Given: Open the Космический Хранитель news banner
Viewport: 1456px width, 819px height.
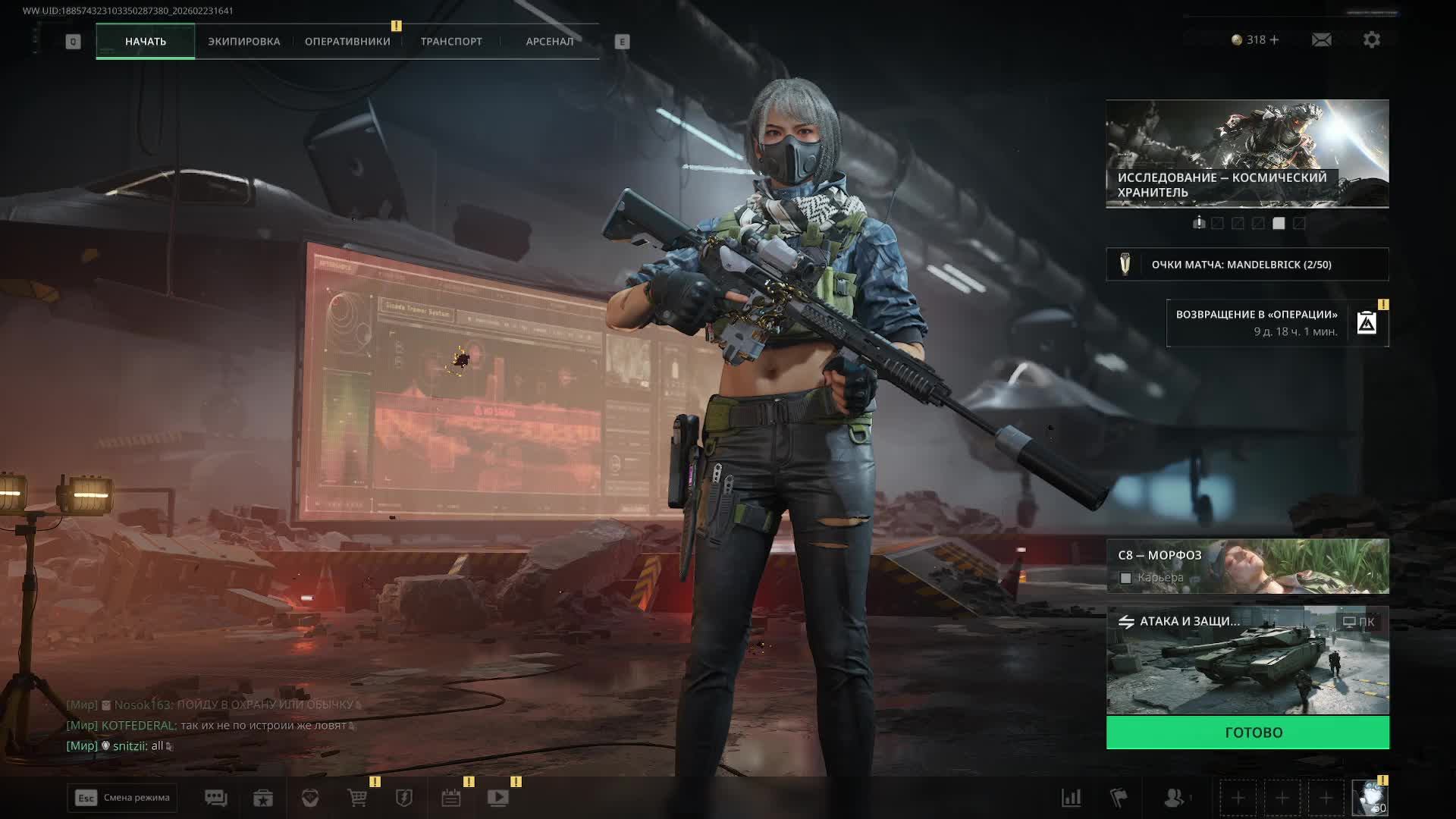Looking at the screenshot, I should (x=1247, y=154).
